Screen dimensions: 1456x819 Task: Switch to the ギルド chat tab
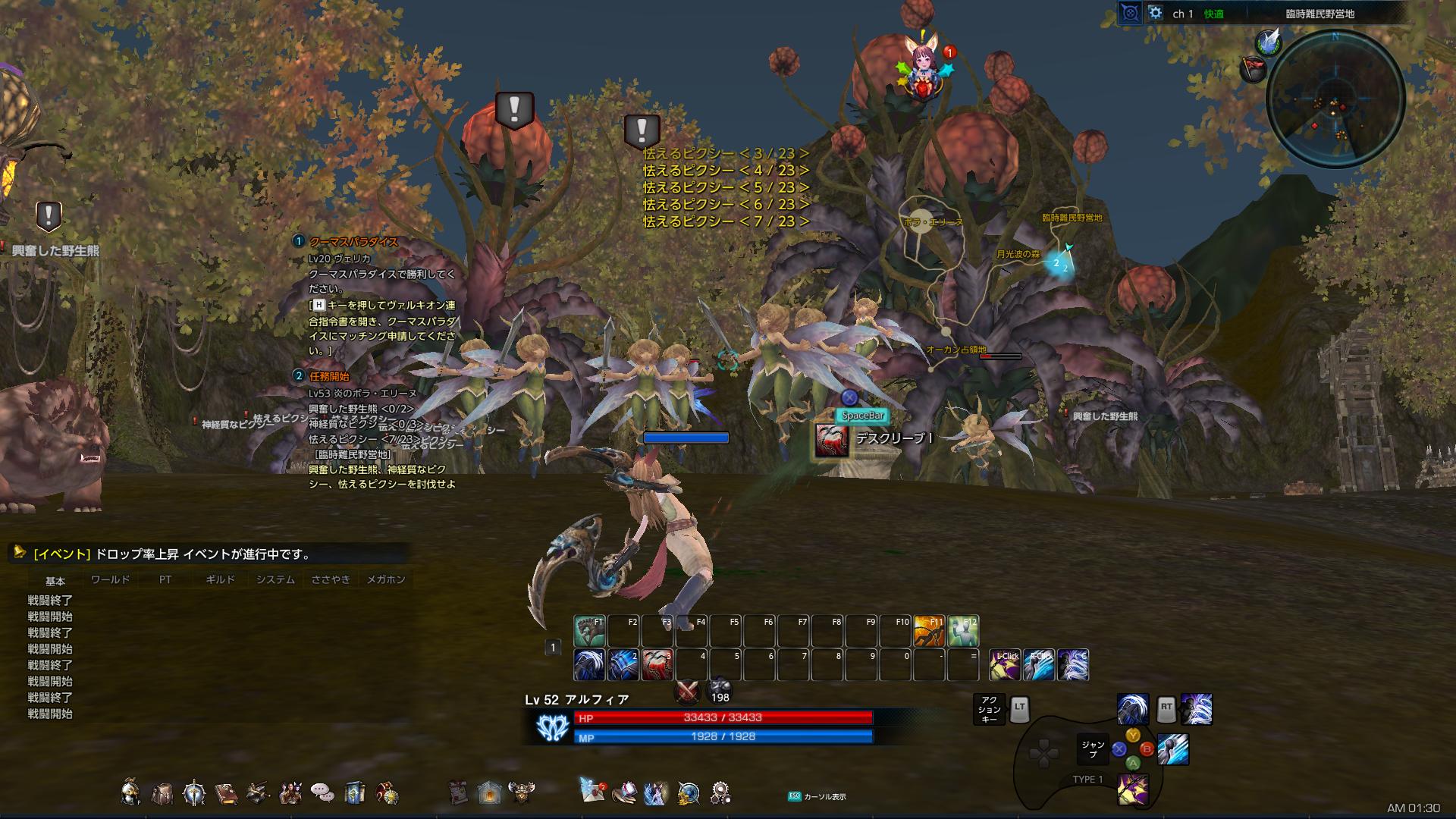pos(218,579)
